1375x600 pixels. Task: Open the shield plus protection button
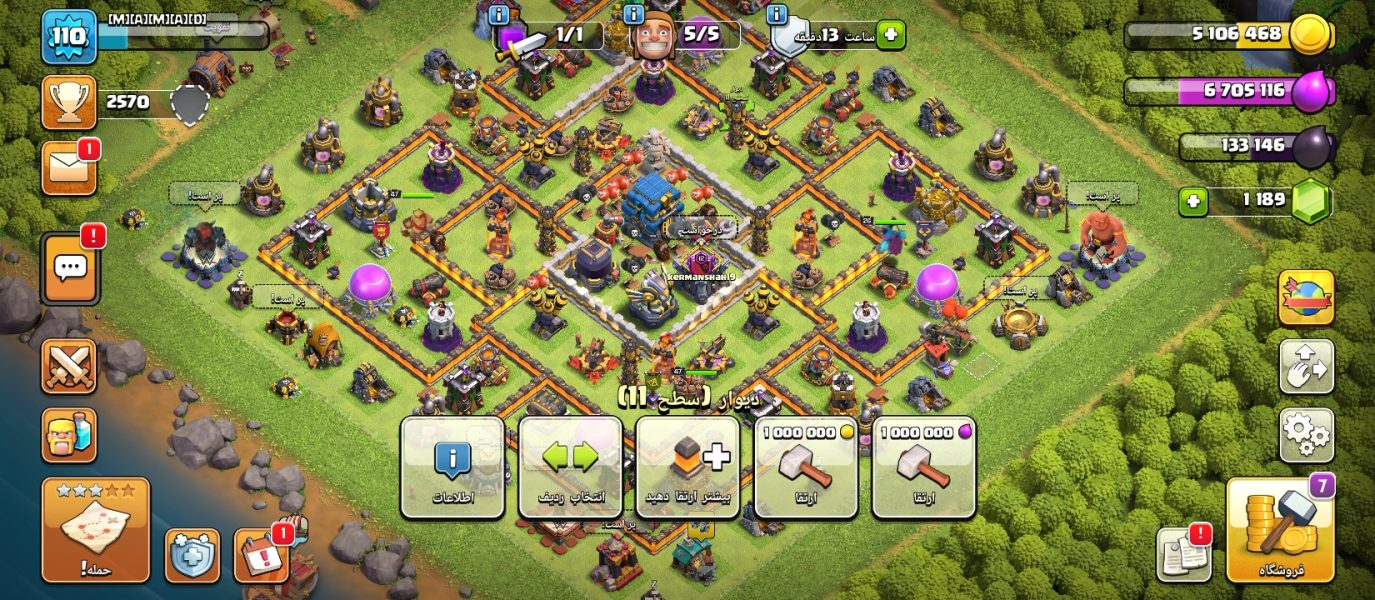click(192, 555)
